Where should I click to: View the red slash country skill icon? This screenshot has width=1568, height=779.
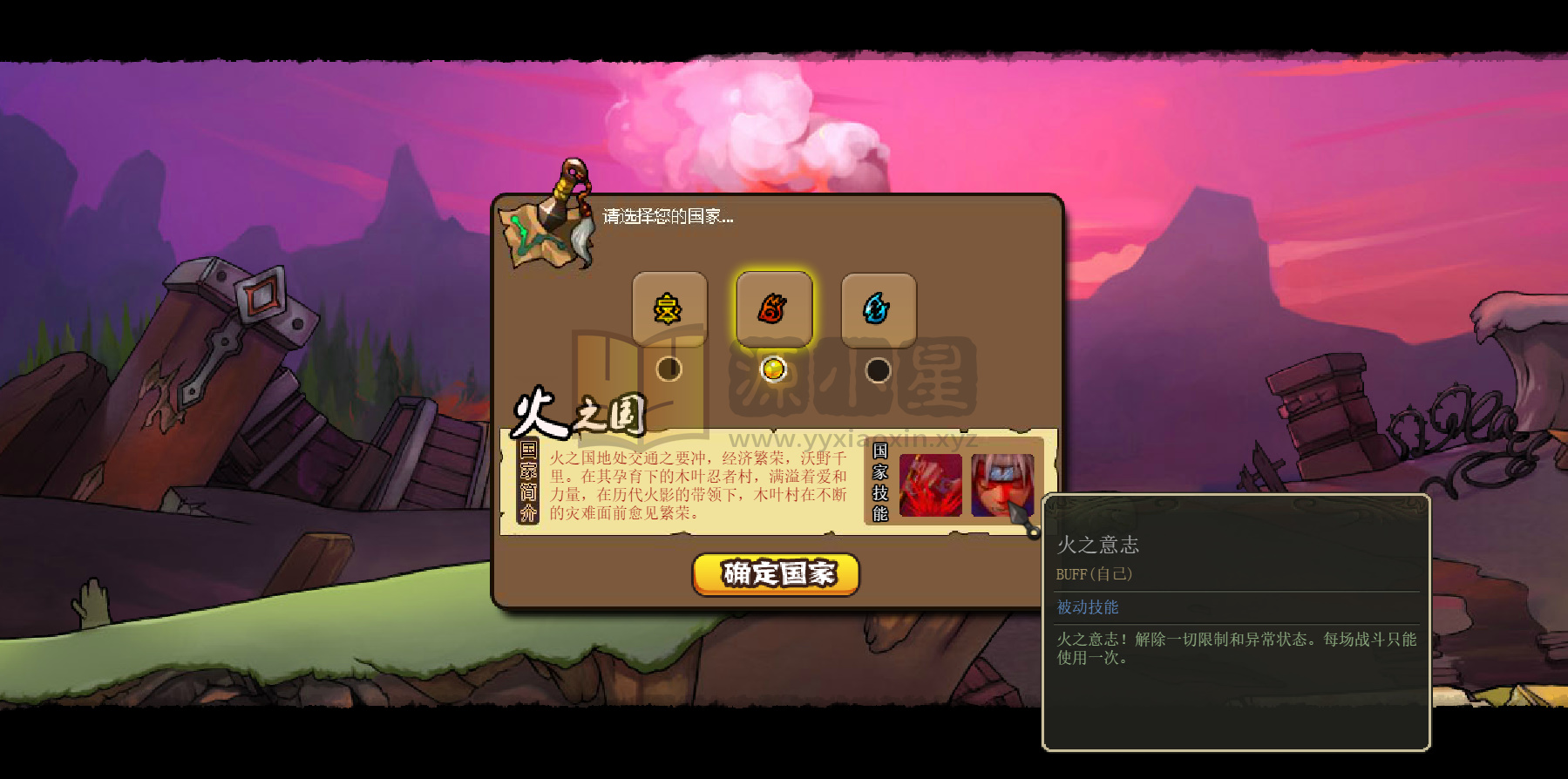pyautogui.click(x=930, y=485)
